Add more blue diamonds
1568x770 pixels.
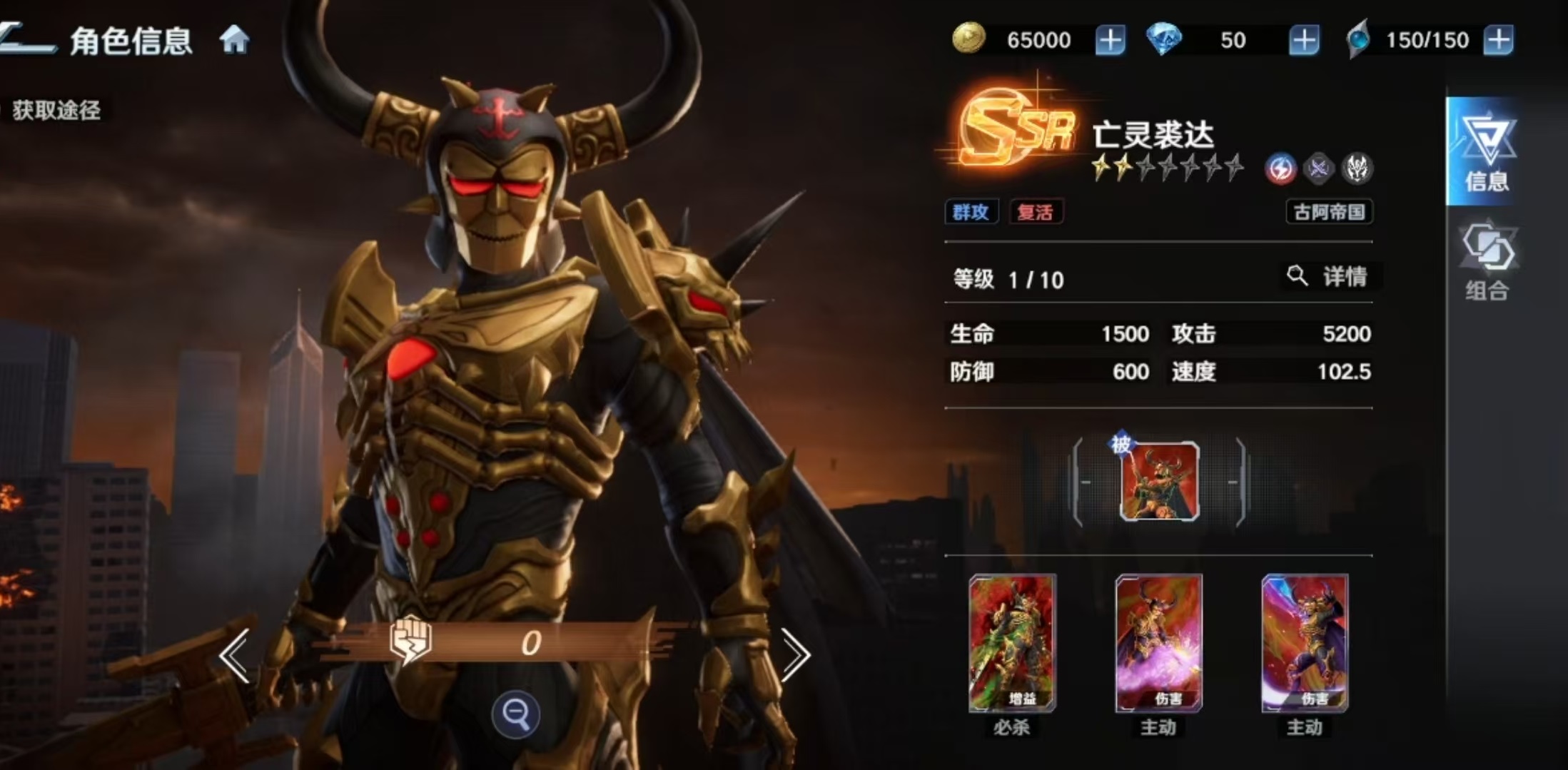pos(1303,40)
